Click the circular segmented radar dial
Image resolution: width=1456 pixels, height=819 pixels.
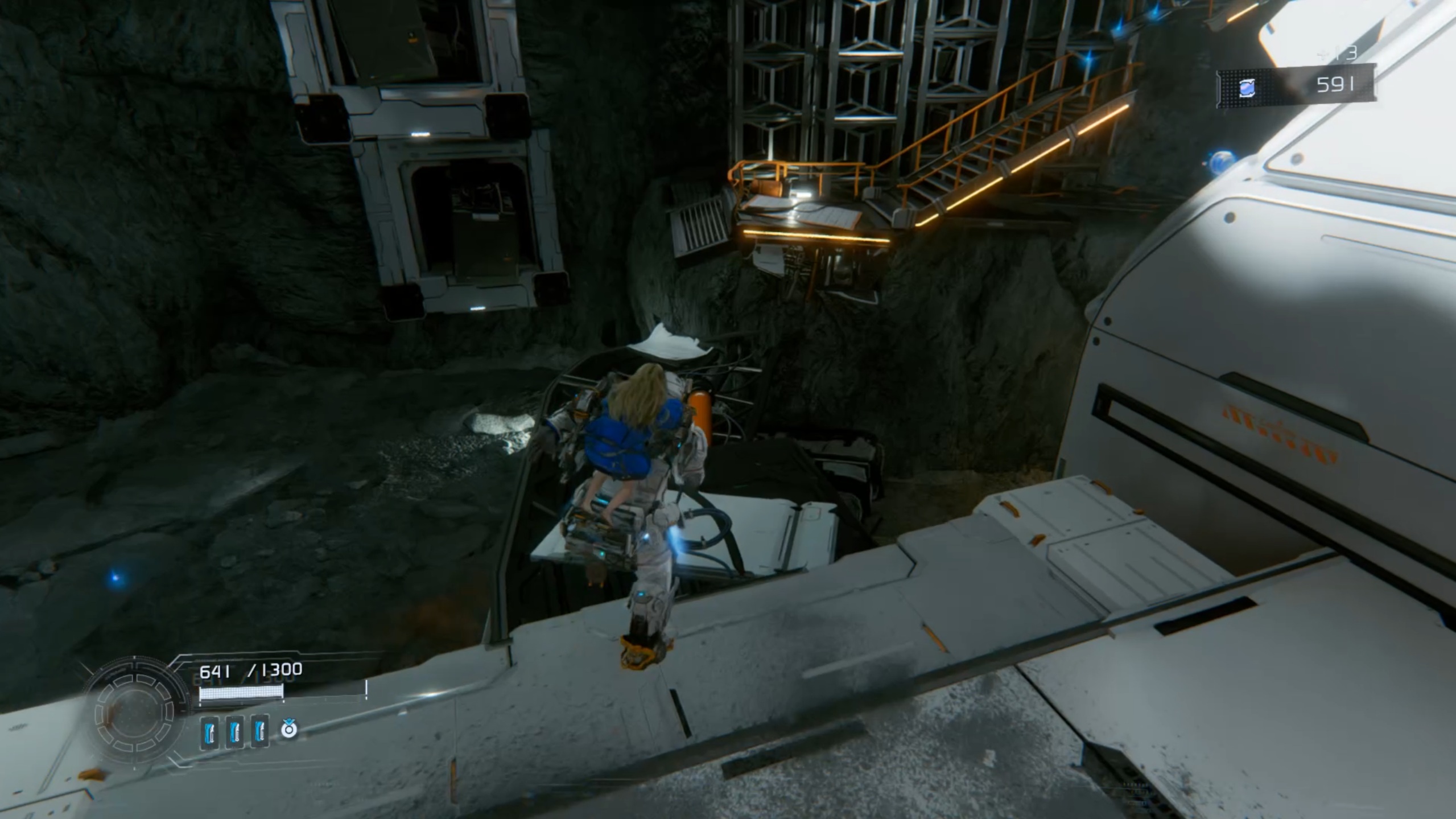pos(135,714)
